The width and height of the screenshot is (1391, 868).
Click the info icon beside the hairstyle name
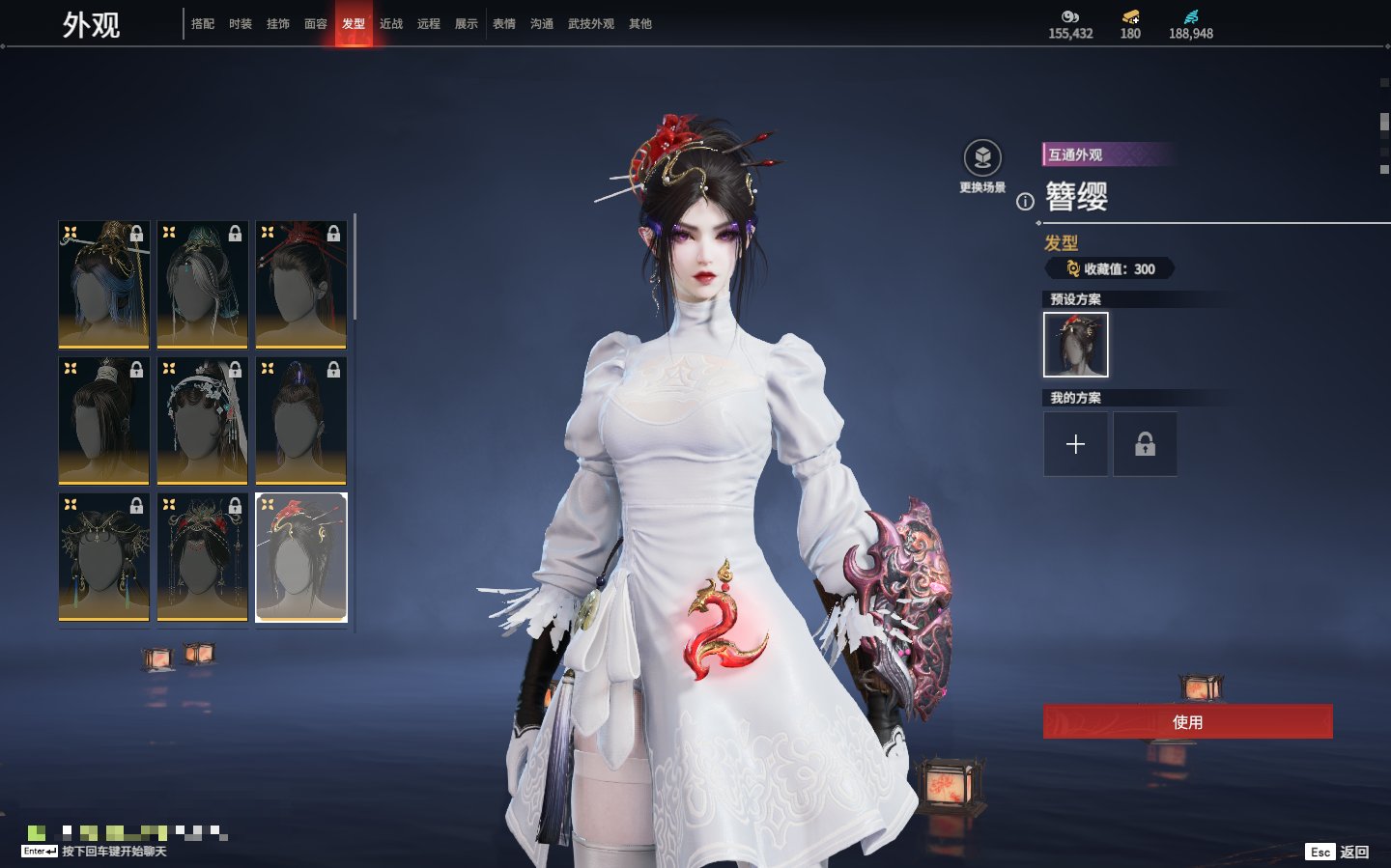pyautogui.click(x=1025, y=202)
